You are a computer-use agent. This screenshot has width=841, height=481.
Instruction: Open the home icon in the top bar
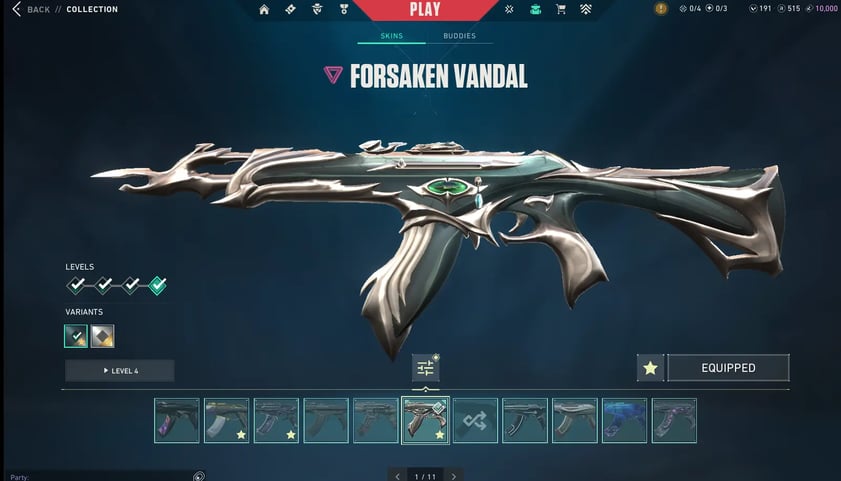tap(264, 9)
